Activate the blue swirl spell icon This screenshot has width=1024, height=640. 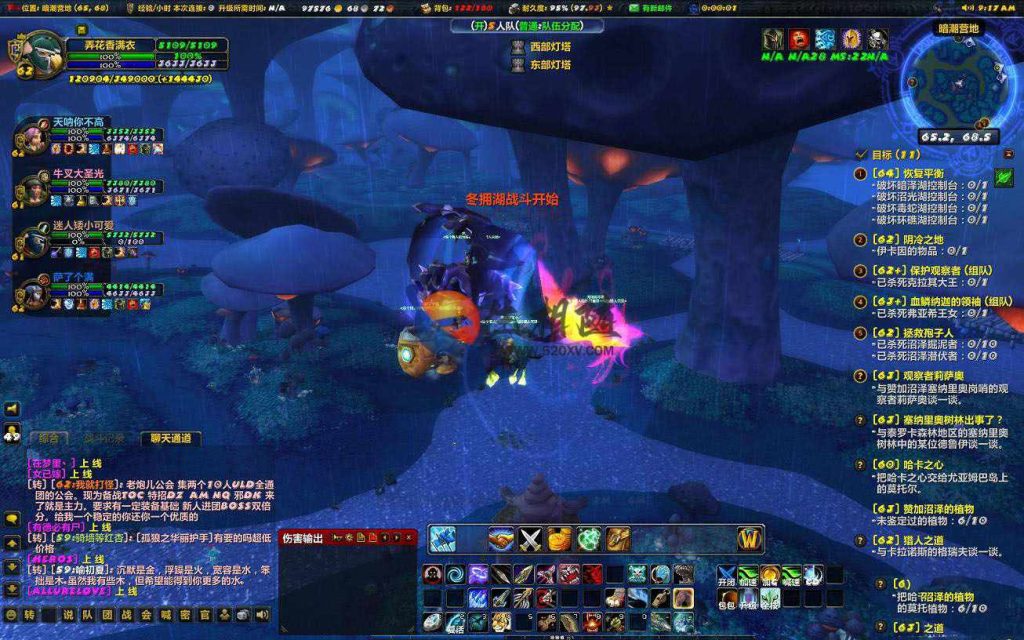point(455,574)
